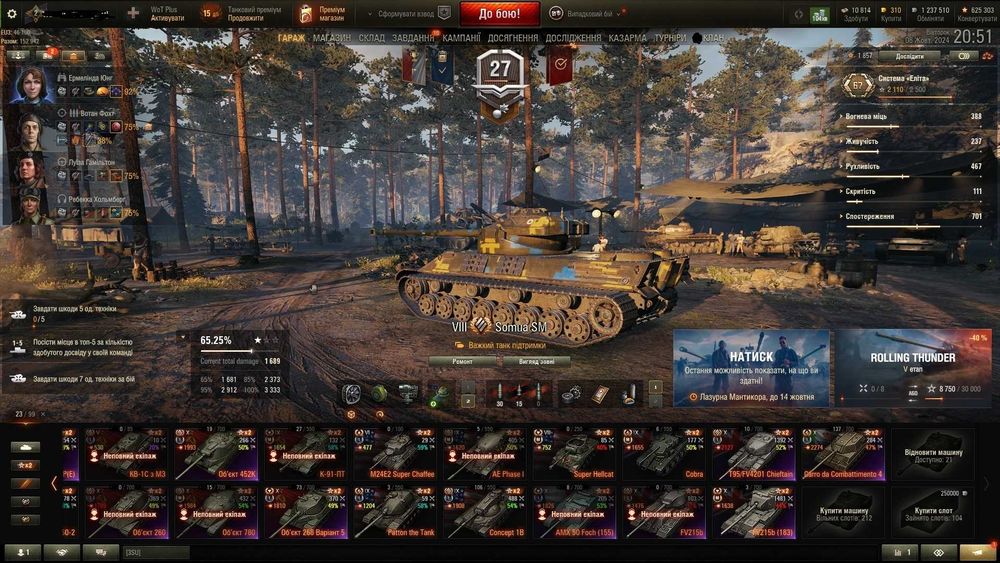Change tank appearance via Вигляд зовні

(x=544, y=361)
